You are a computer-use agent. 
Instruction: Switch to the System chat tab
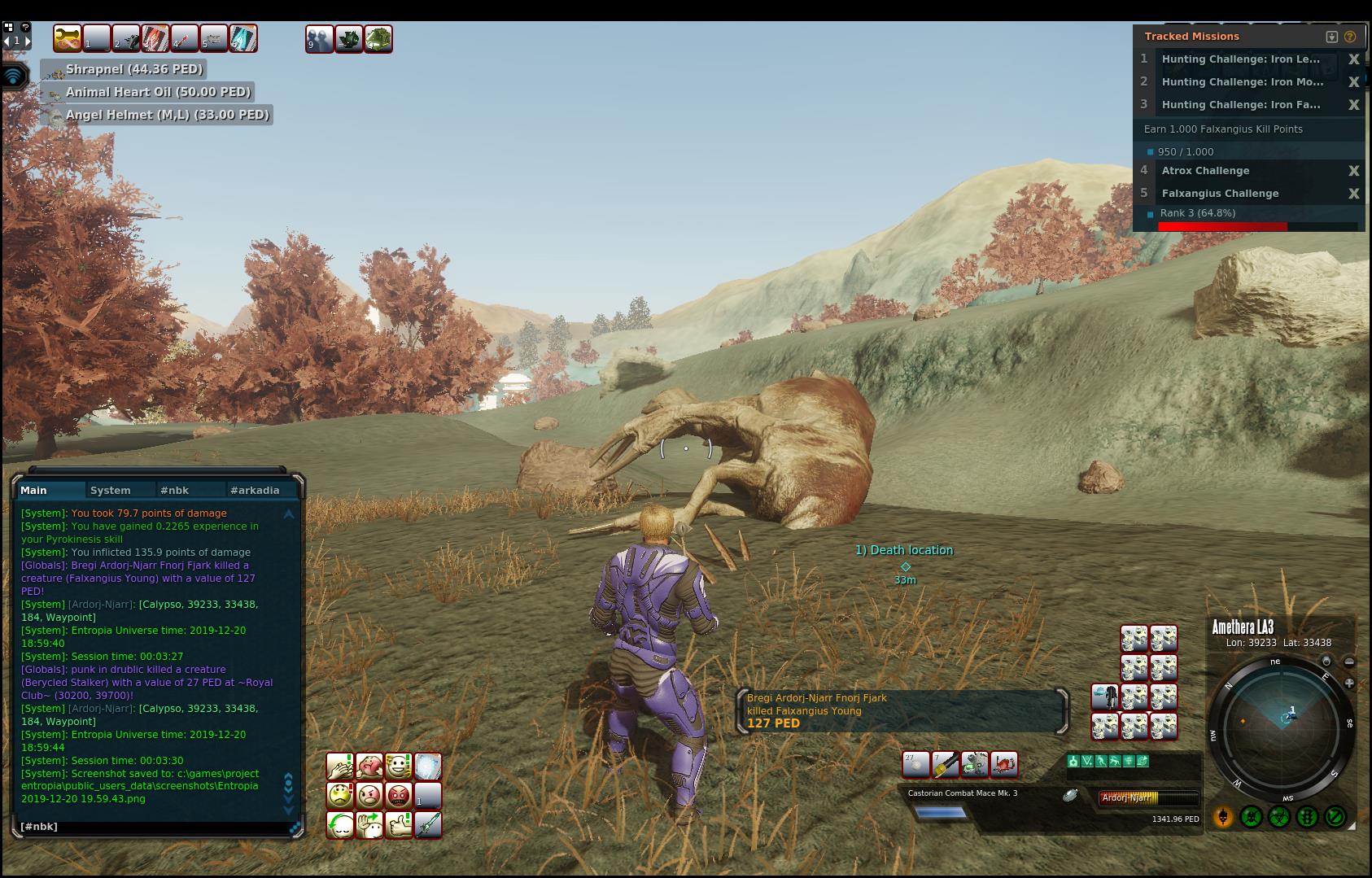click(x=111, y=490)
